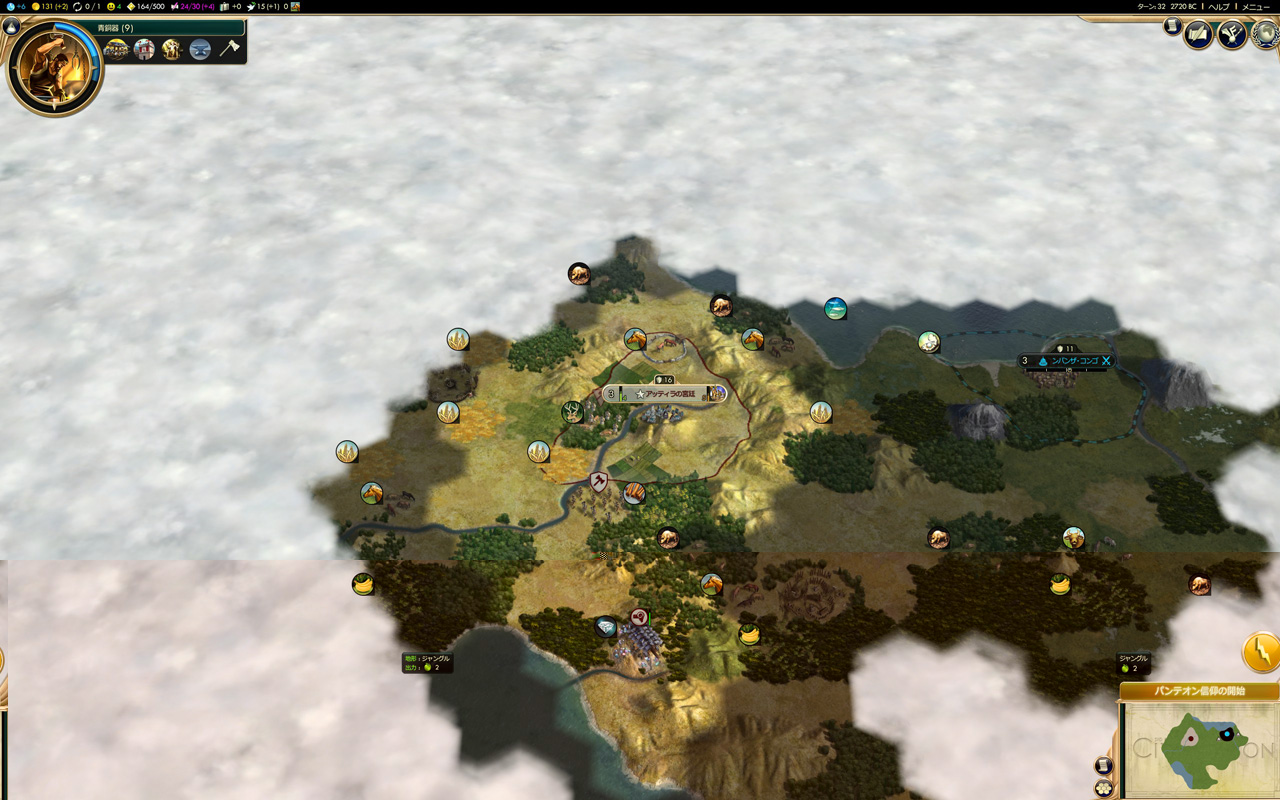Open the ヘルプ help link
The height and width of the screenshot is (800, 1280).
click(1219, 6)
